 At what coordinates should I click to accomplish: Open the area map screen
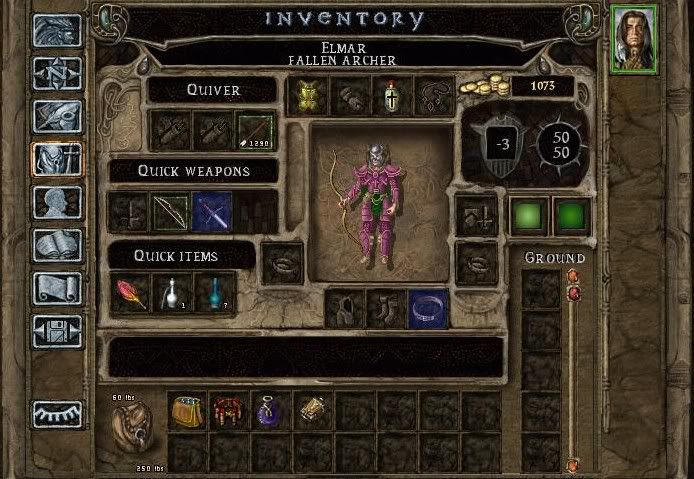point(57,73)
